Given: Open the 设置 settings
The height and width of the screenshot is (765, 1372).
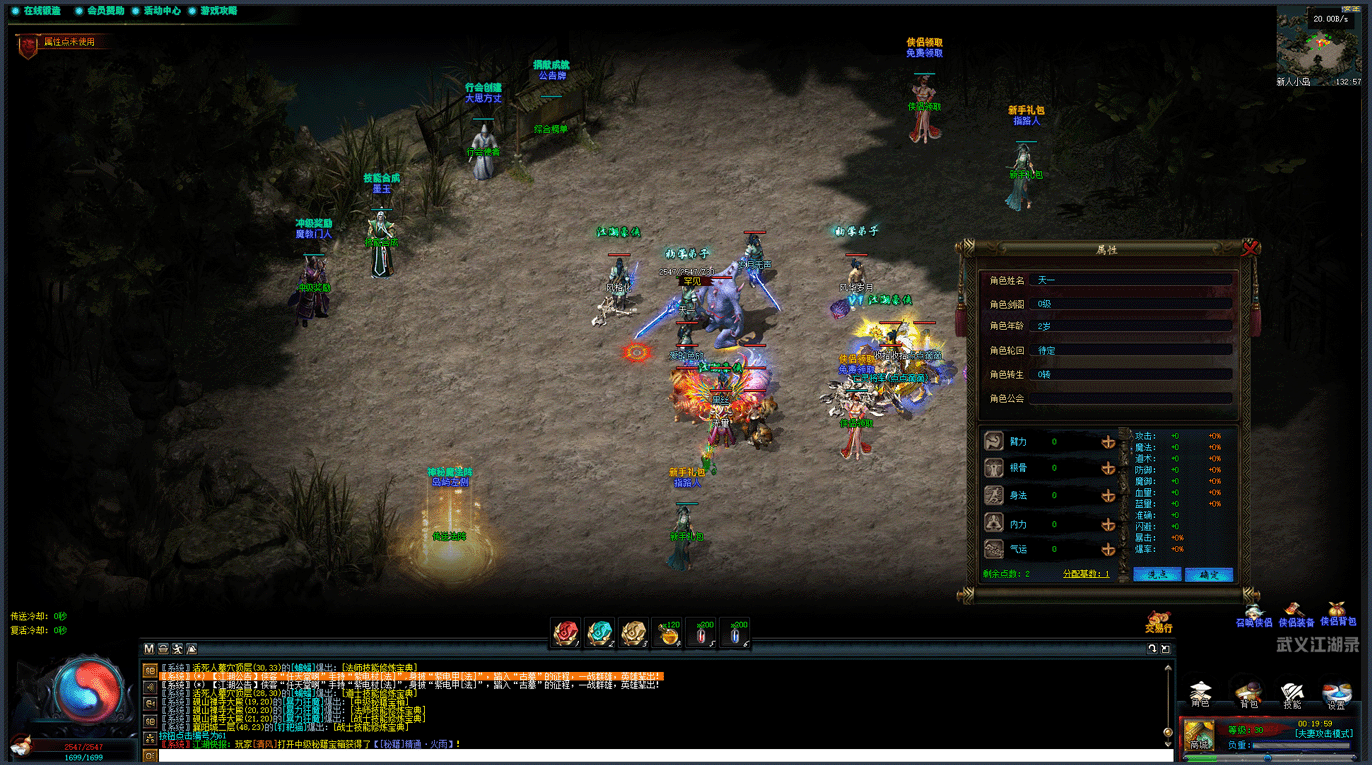Looking at the screenshot, I should click(x=1337, y=693).
